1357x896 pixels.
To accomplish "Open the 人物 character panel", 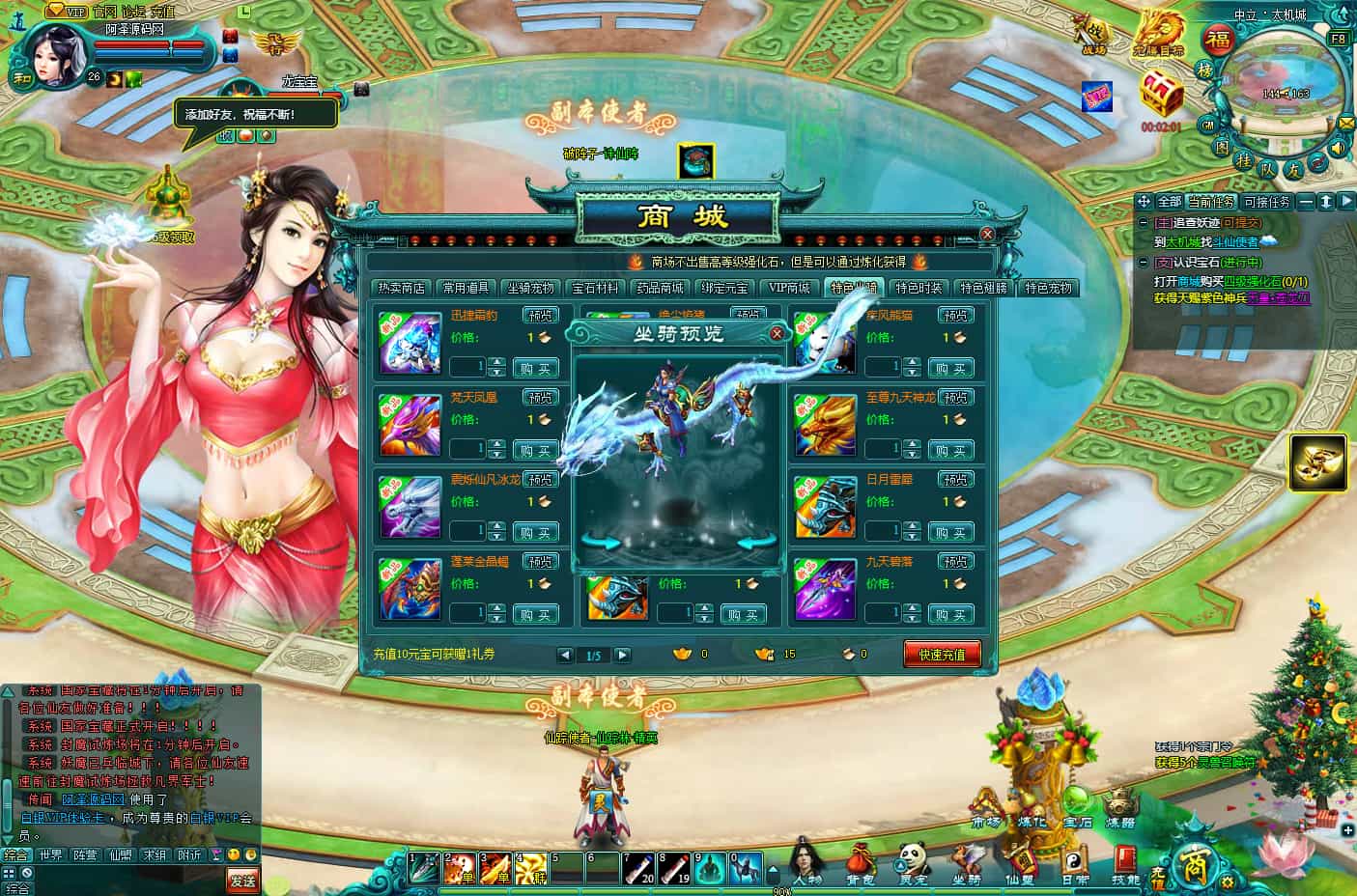I will point(807,862).
